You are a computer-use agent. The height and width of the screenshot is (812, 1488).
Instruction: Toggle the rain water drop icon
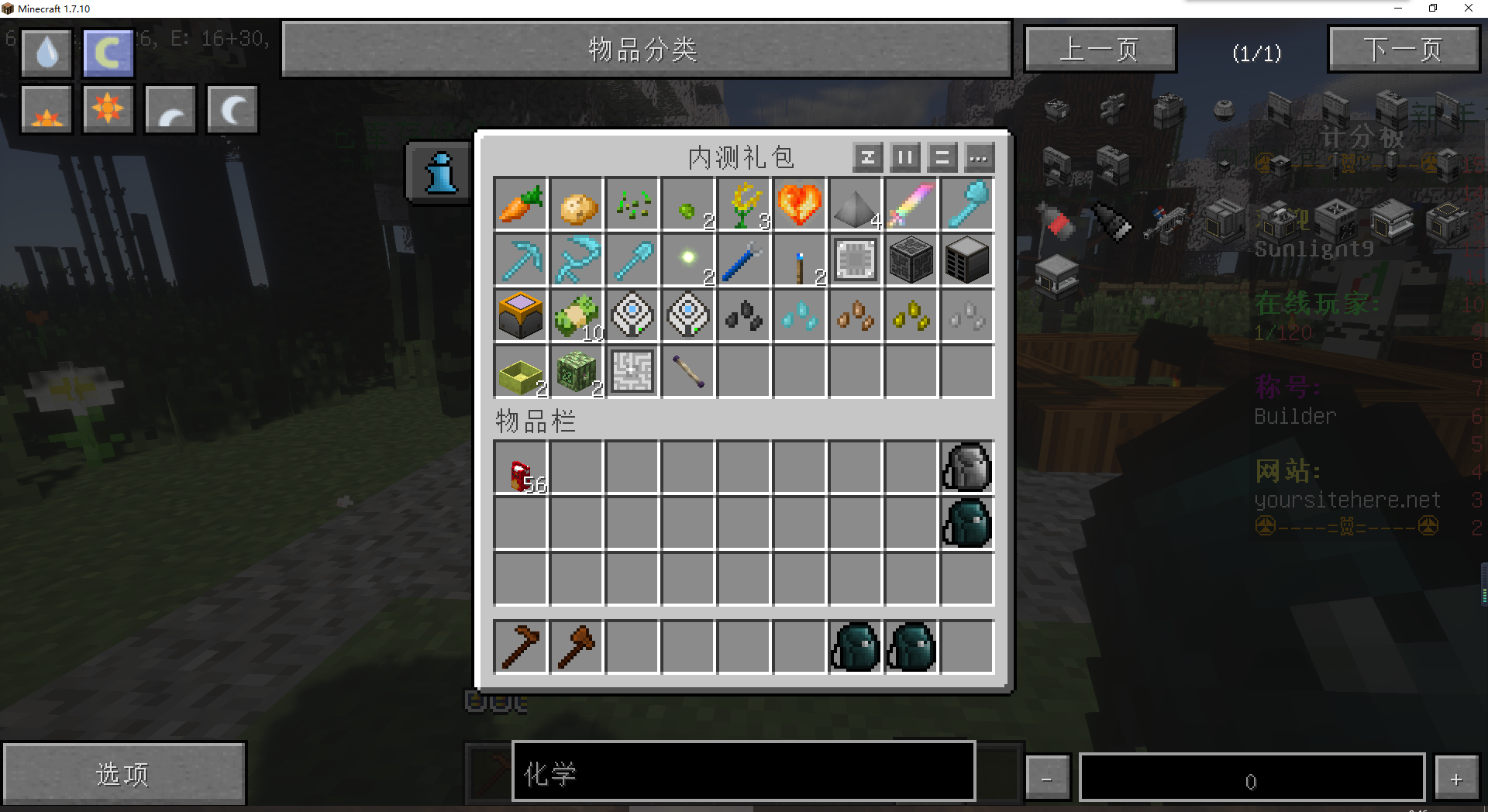click(x=47, y=53)
